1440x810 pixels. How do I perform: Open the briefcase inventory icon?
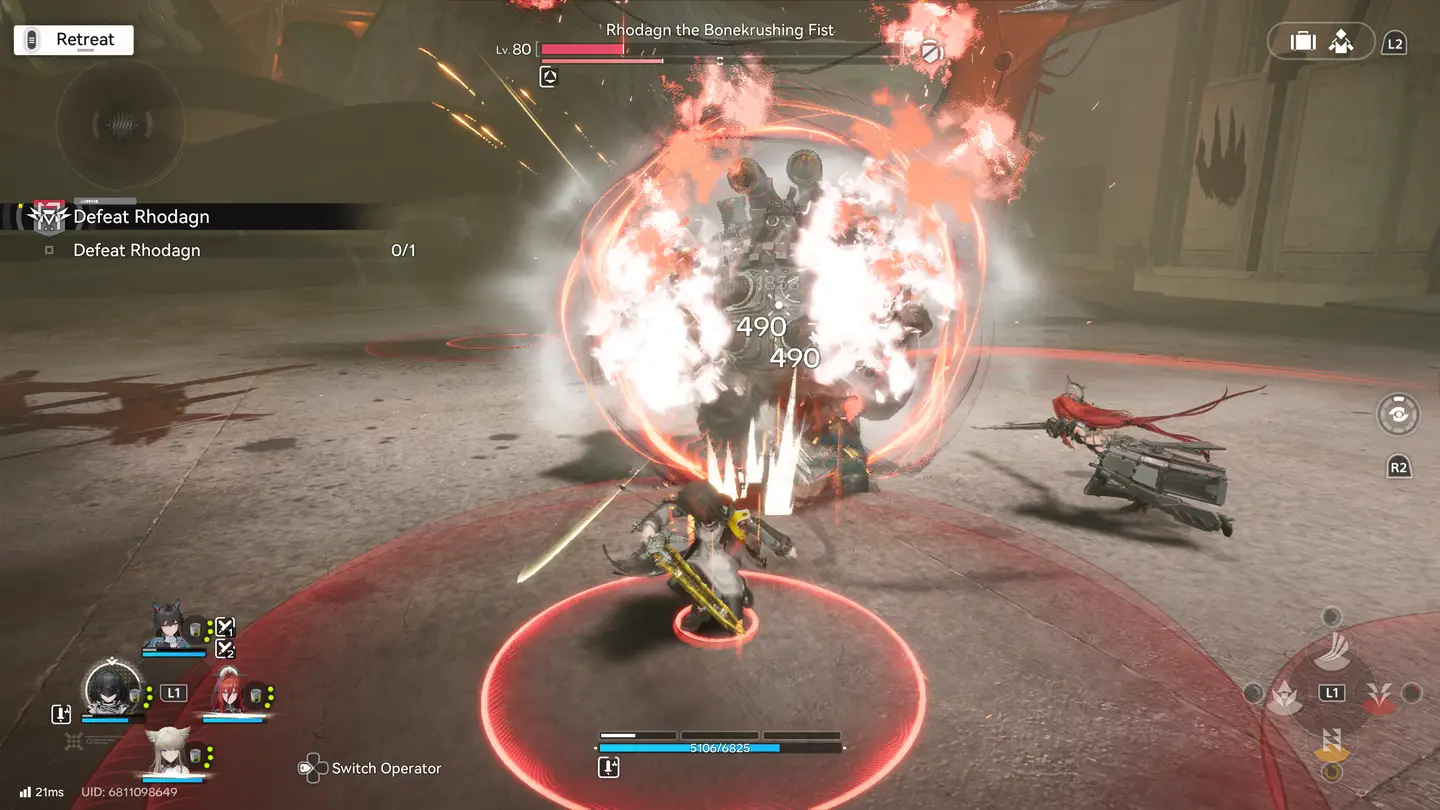pyautogui.click(x=1302, y=41)
